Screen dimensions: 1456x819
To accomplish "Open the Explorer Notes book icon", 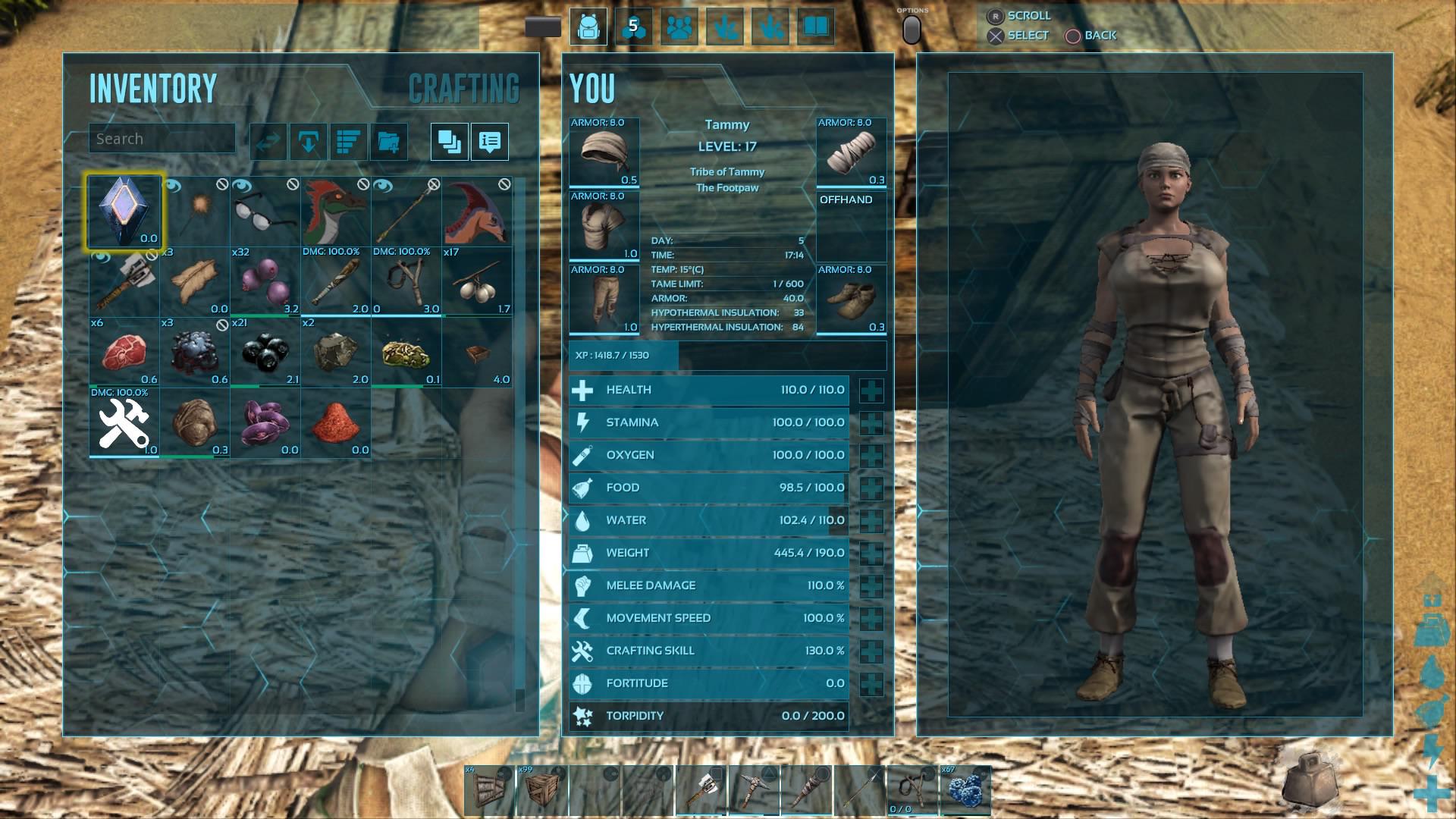I will tap(813, 26).
